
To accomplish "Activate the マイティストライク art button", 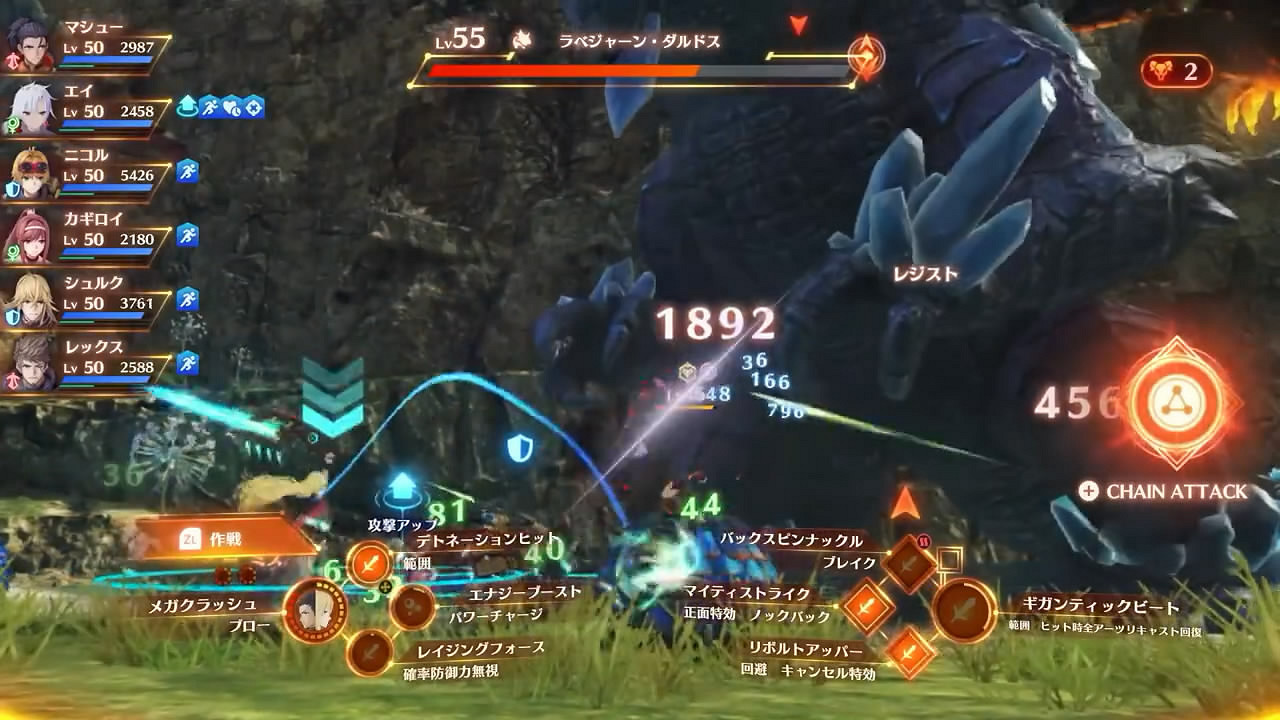I will coord(866,607).
